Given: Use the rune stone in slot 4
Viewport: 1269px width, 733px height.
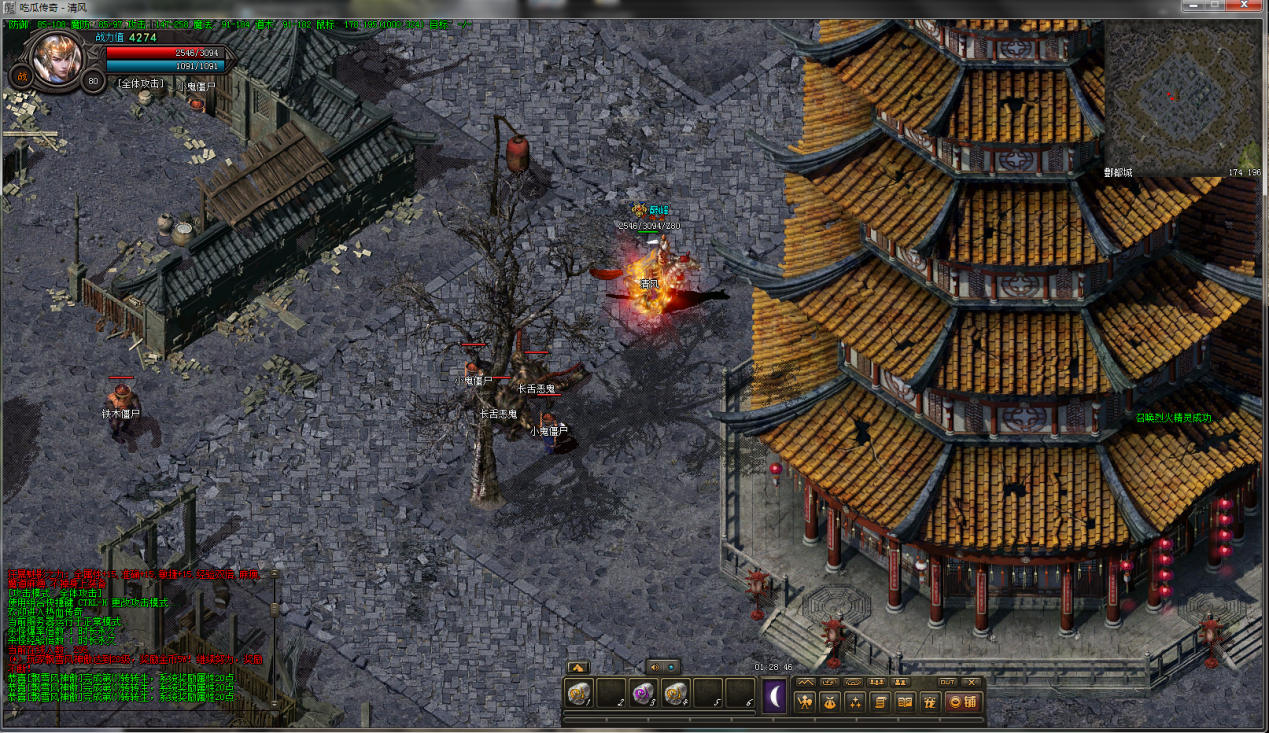Looking at the screenshot, I should click(675, 693).
